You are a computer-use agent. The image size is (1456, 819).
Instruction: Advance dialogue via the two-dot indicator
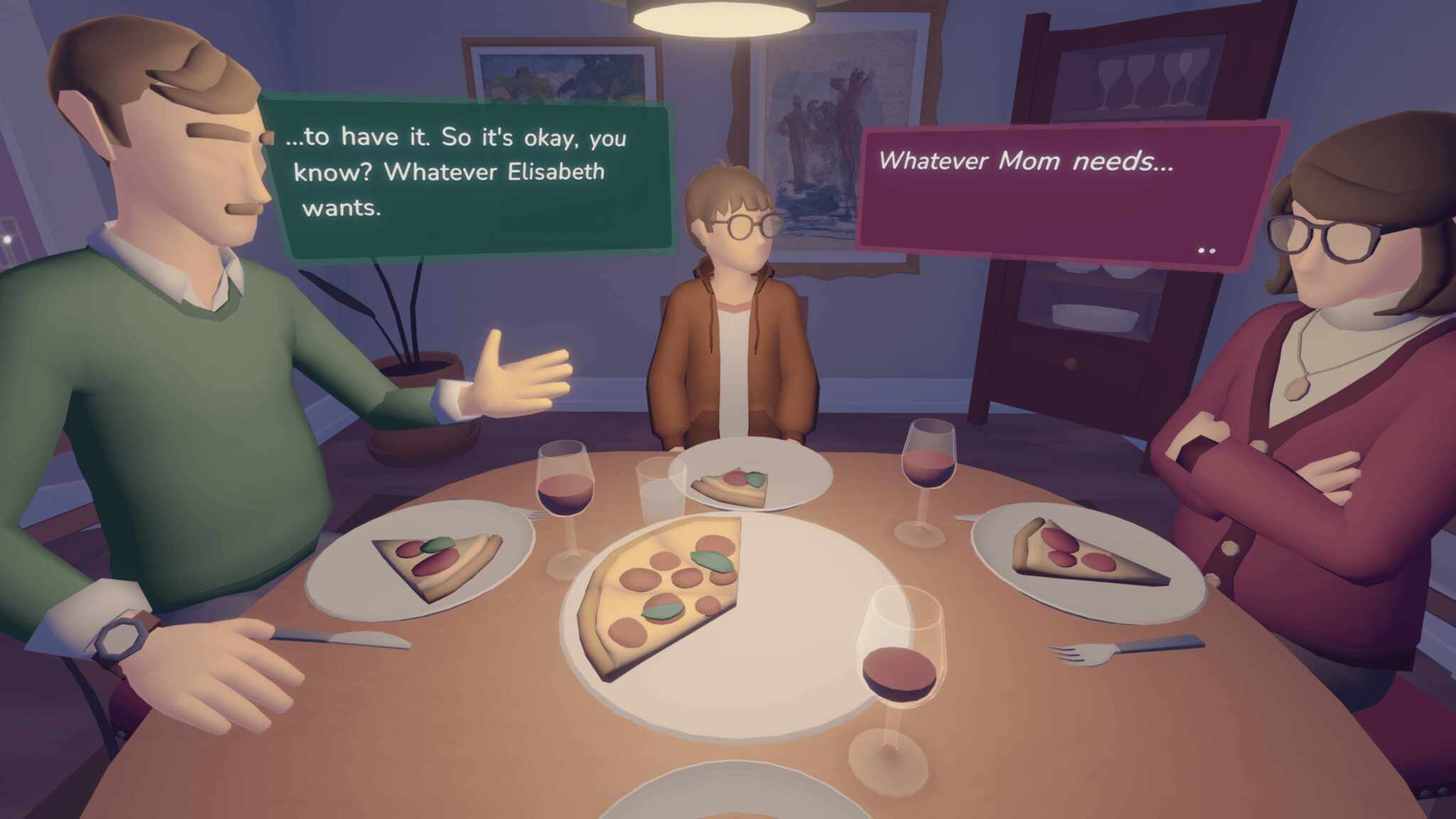(1206, 250)
